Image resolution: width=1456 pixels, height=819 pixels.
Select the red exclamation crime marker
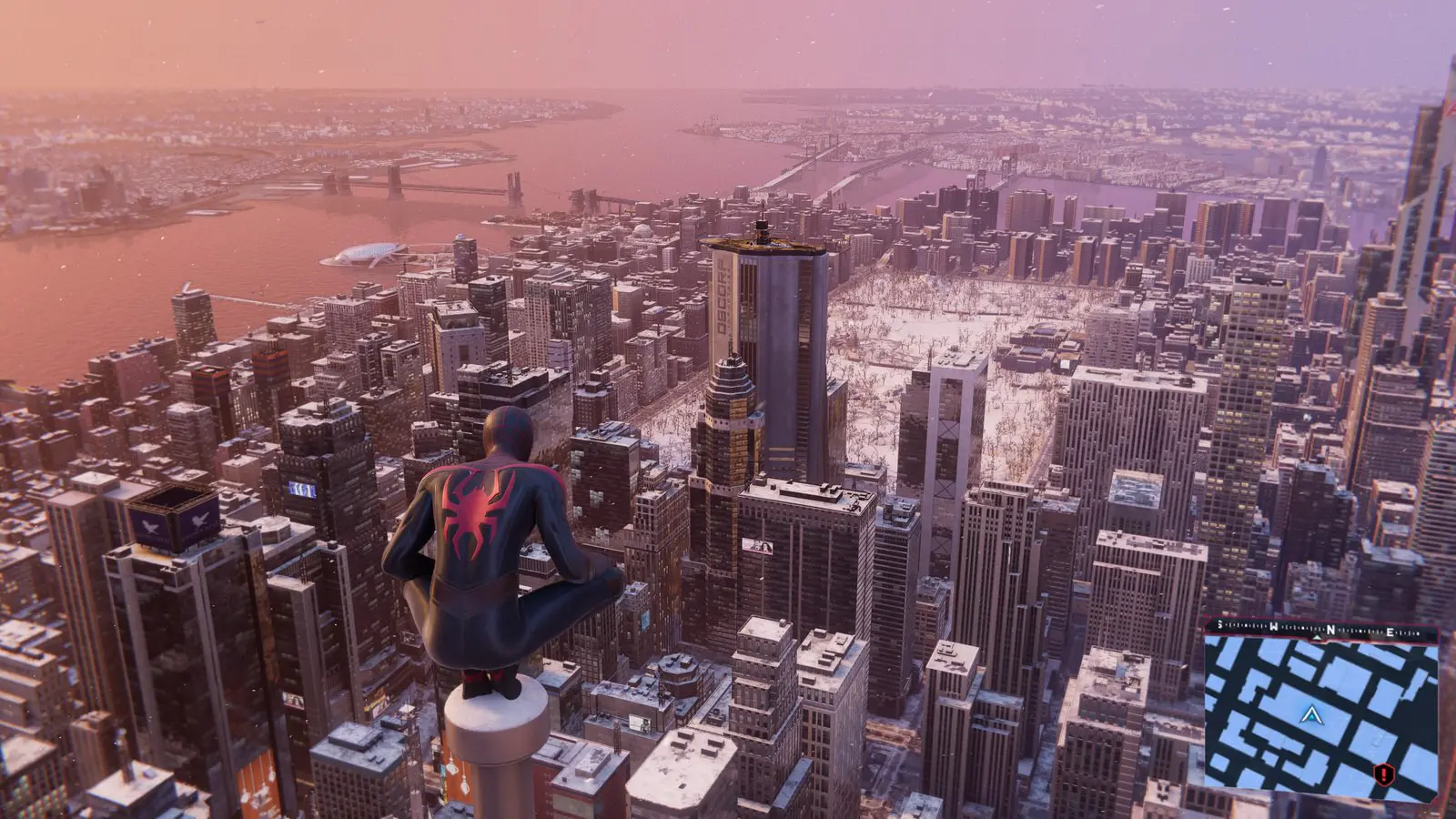click(1384, 774)
